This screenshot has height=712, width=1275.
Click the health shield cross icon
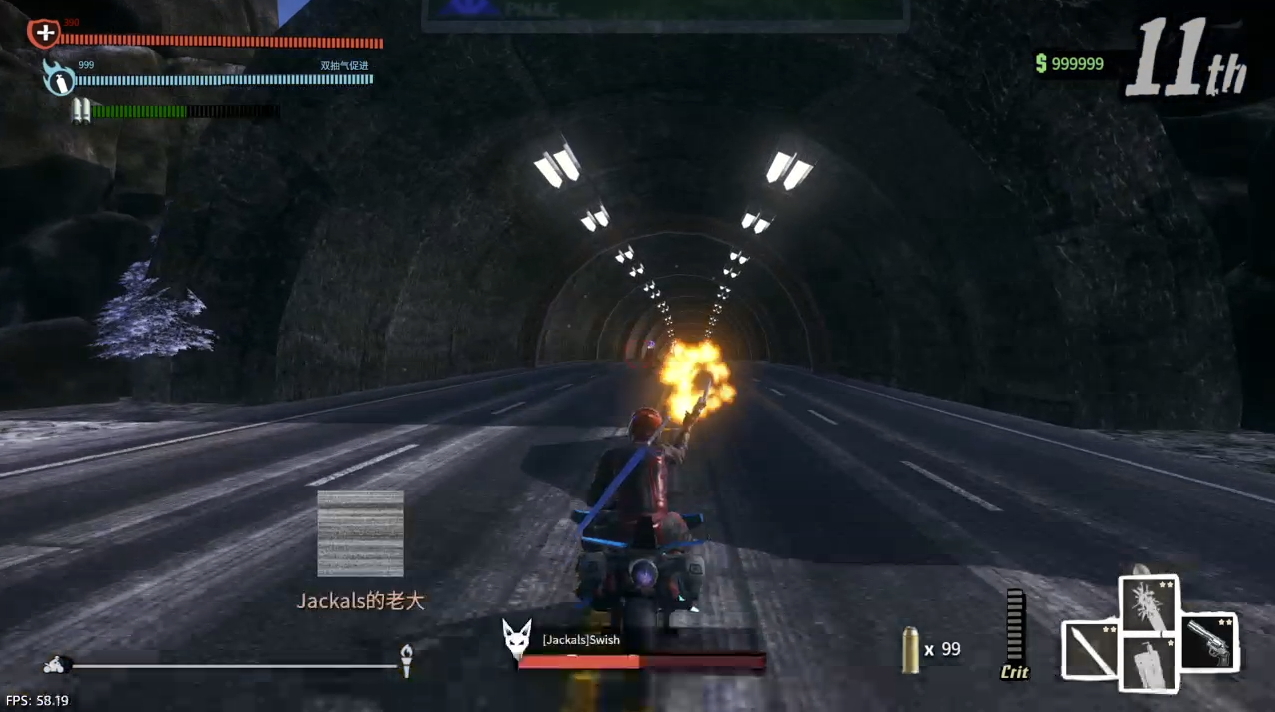click(43, 34)
